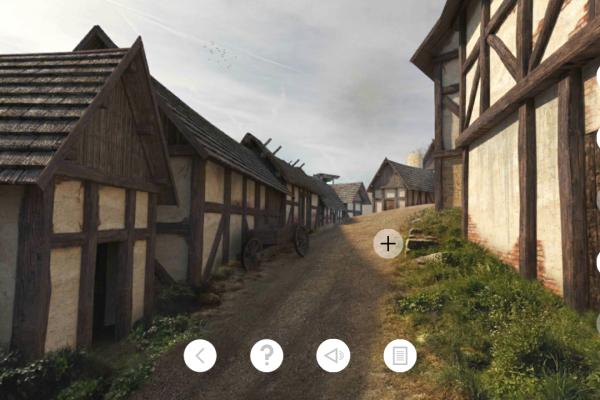Toggle the speaker audio button
600x400 pixels.
[x=333, y=355]
